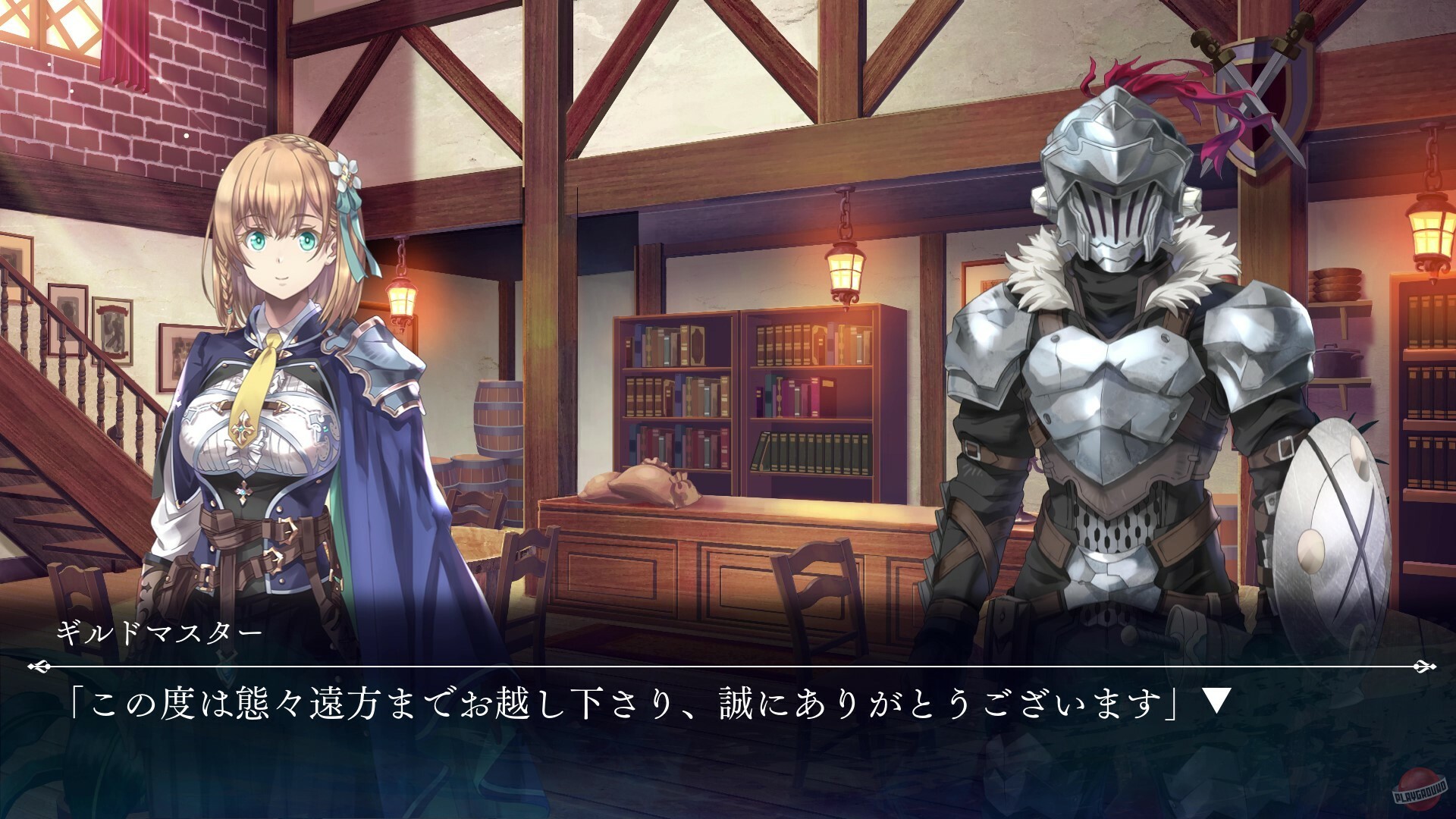Click the hanging lantern above the bookshelf
The height and width of the screenshot is (819, 1456).
tap(844, 269)
